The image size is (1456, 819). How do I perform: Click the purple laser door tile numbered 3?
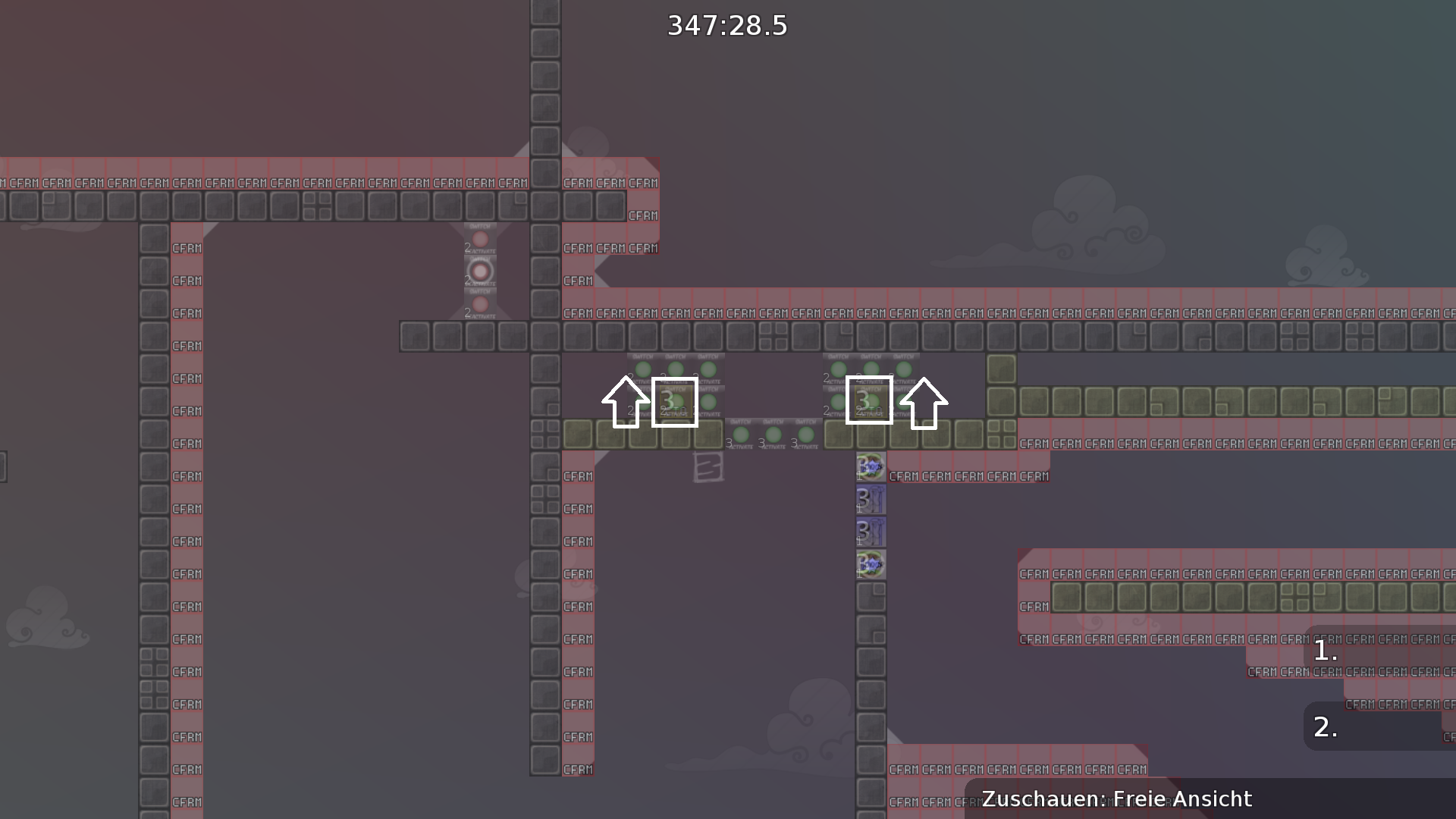871,499
